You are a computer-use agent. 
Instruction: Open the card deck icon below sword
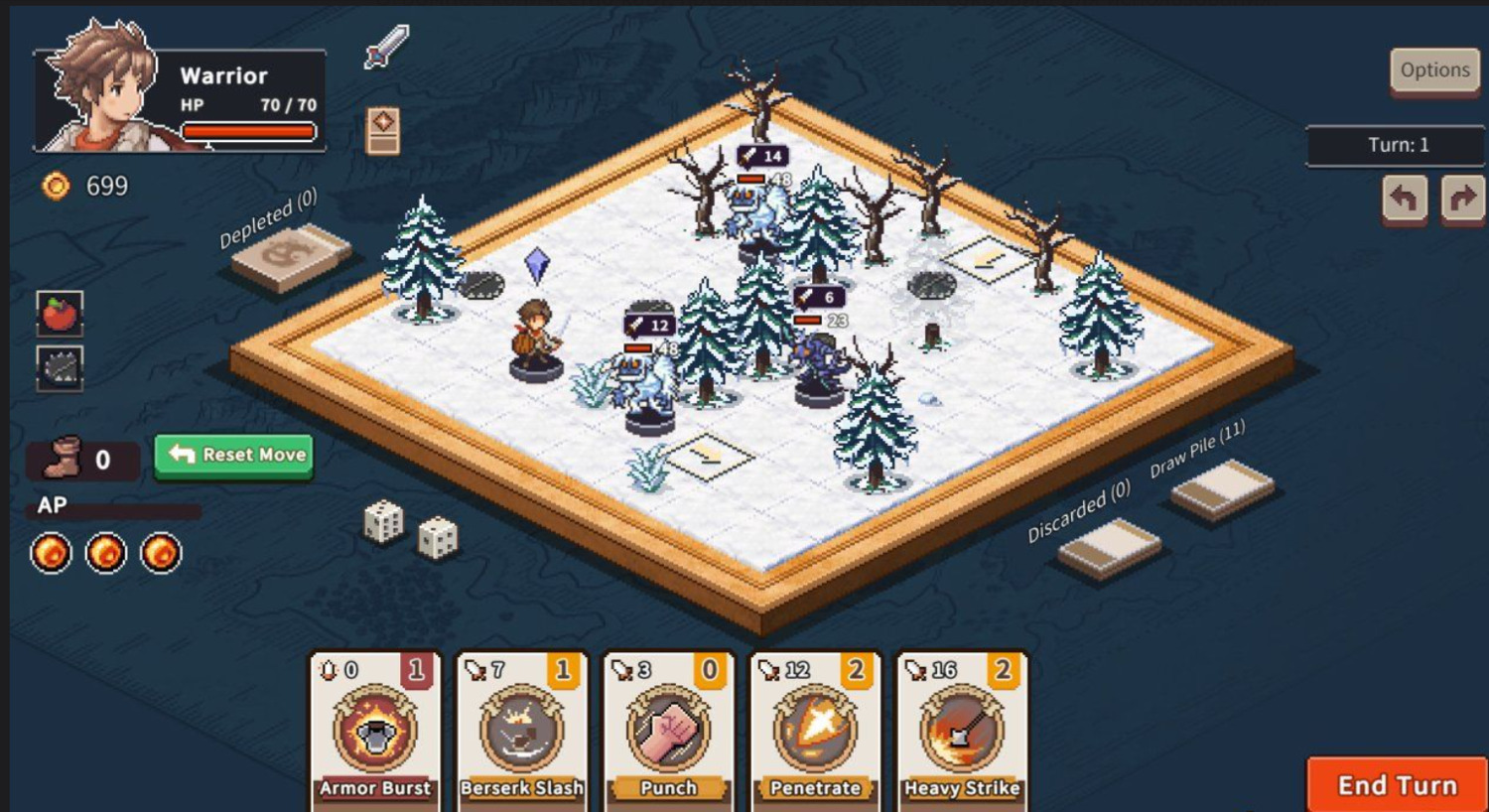coord(383,130)
